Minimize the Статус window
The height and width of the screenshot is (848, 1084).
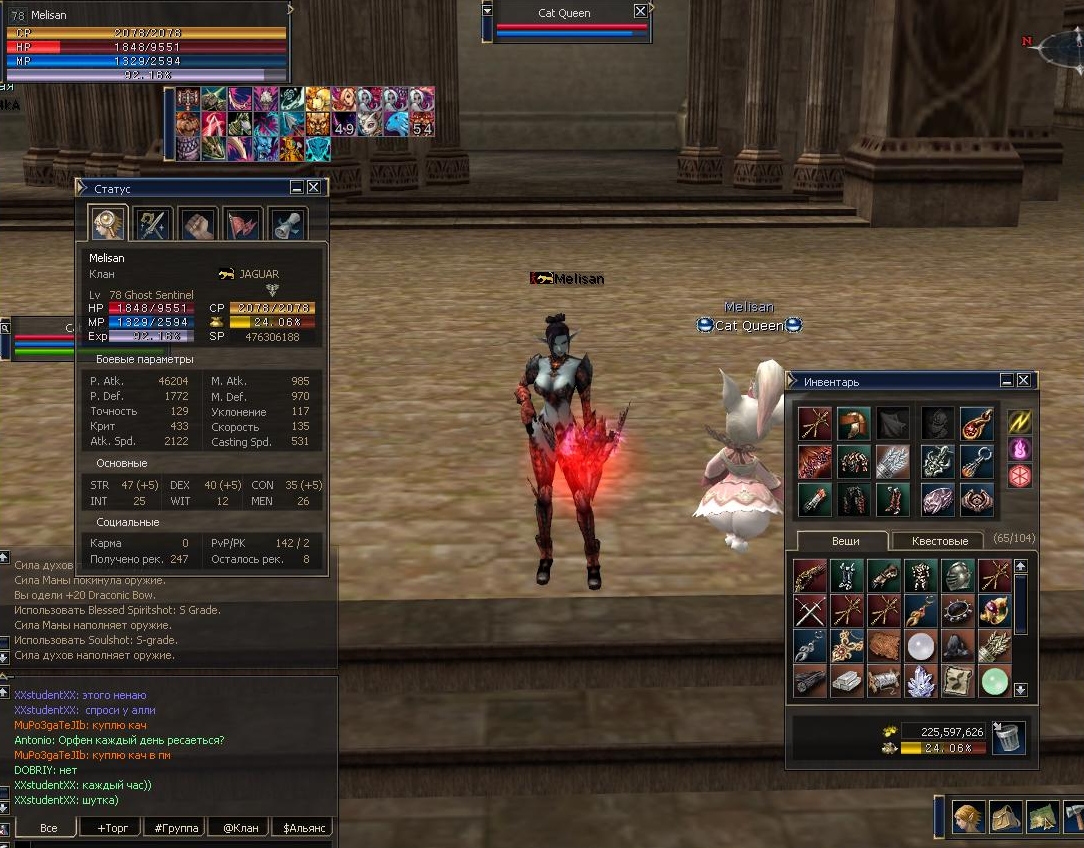click(297, 188)
